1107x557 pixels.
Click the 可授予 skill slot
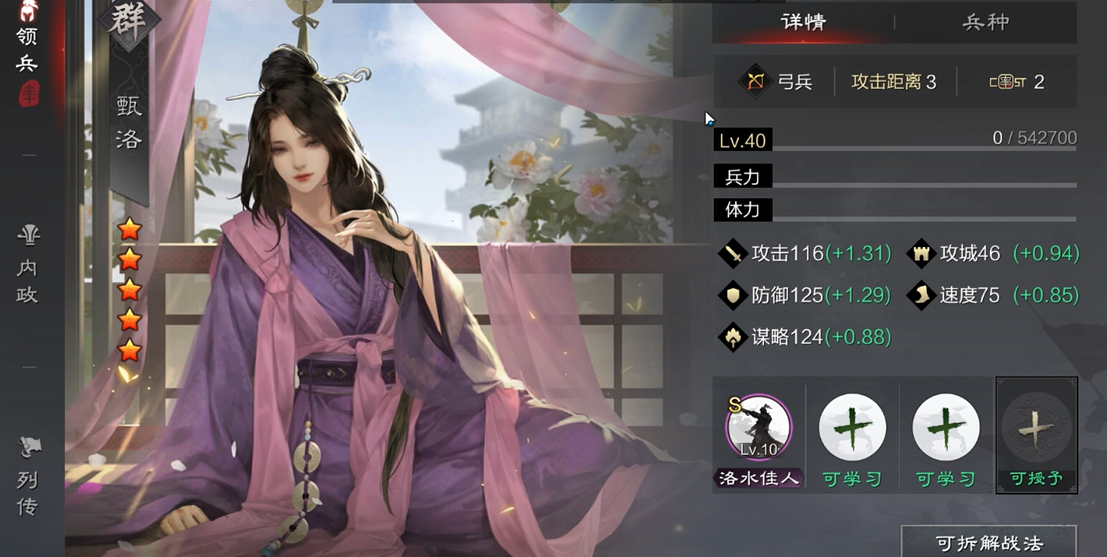1036,428
